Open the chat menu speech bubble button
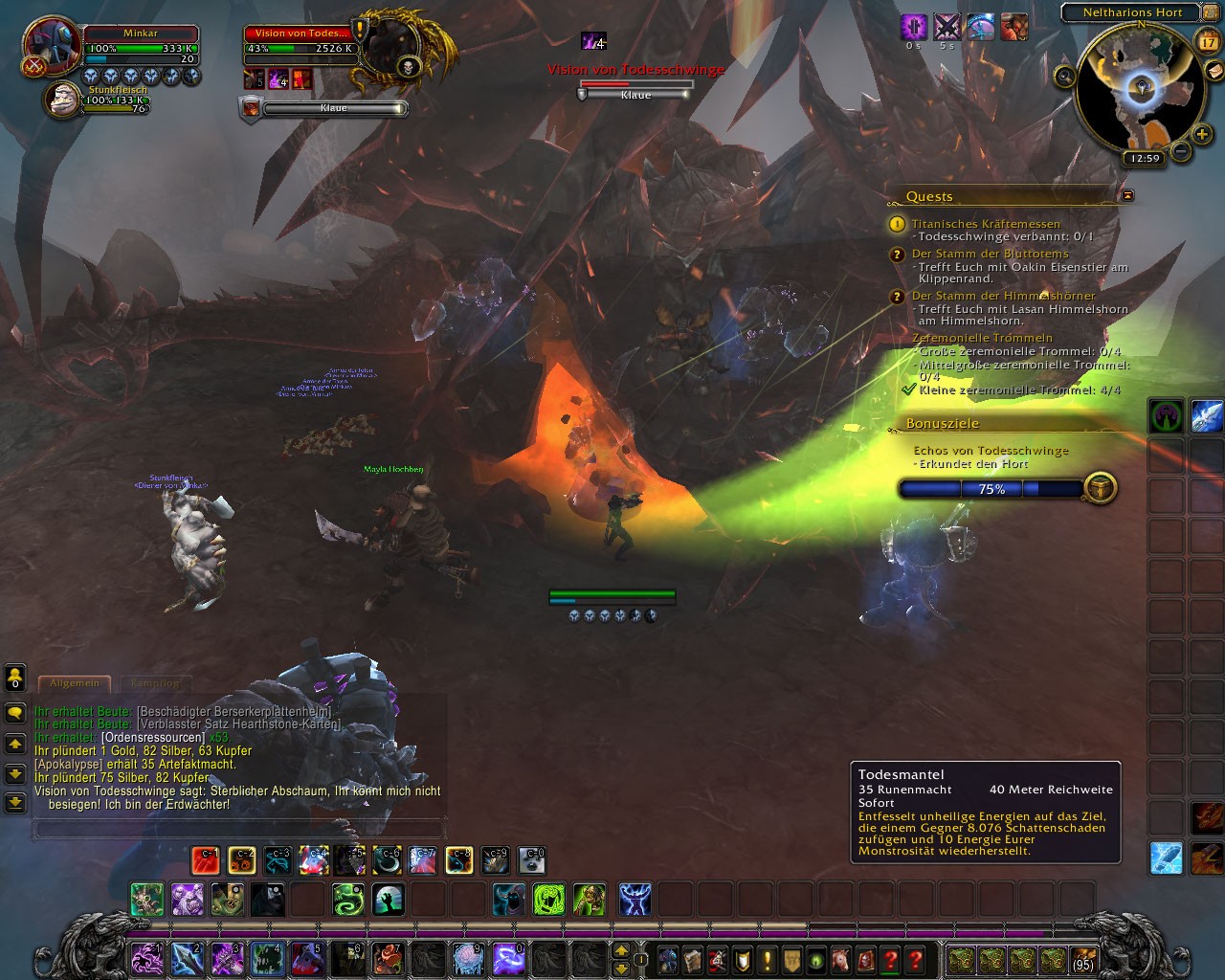The width and height of the screenshot is (1225, 980). [14, 713]
